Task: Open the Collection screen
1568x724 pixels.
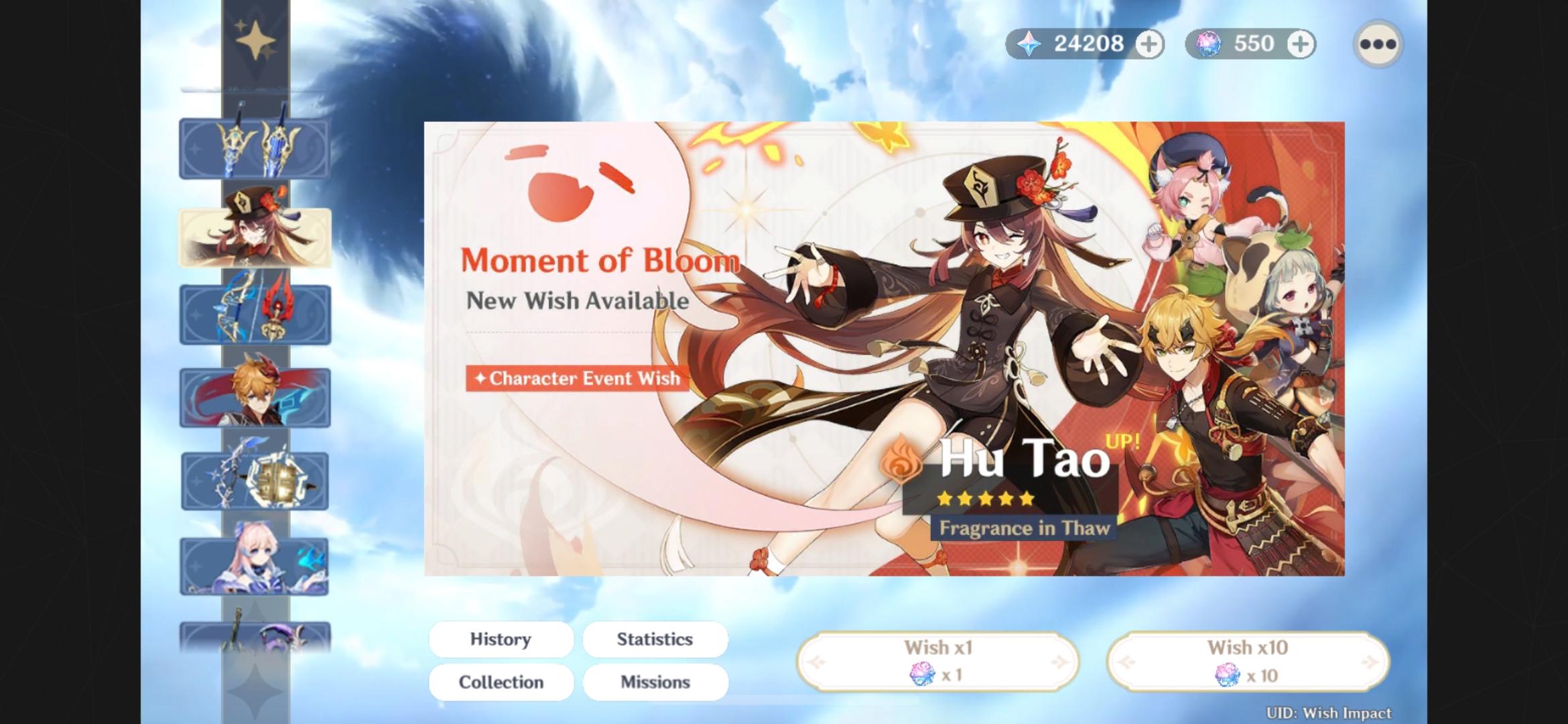Action: pos(500,682)
